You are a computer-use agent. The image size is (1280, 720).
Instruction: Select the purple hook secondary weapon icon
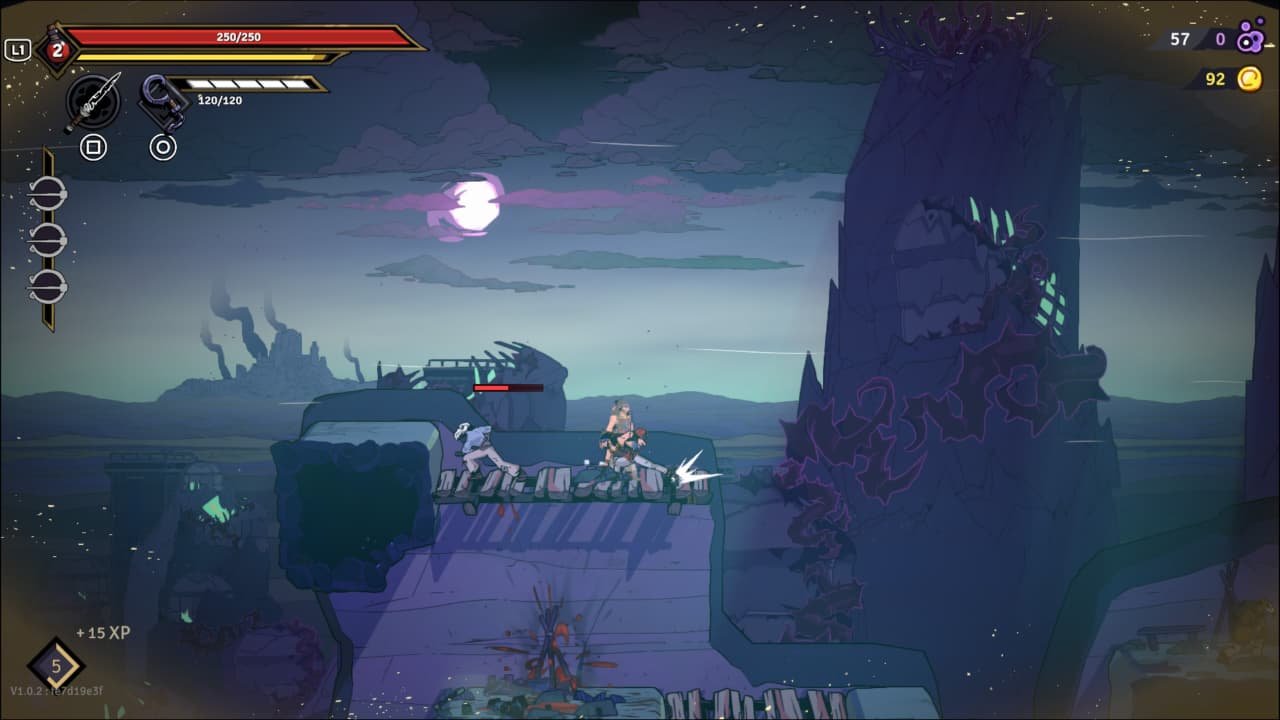click(x=163, y=101)
